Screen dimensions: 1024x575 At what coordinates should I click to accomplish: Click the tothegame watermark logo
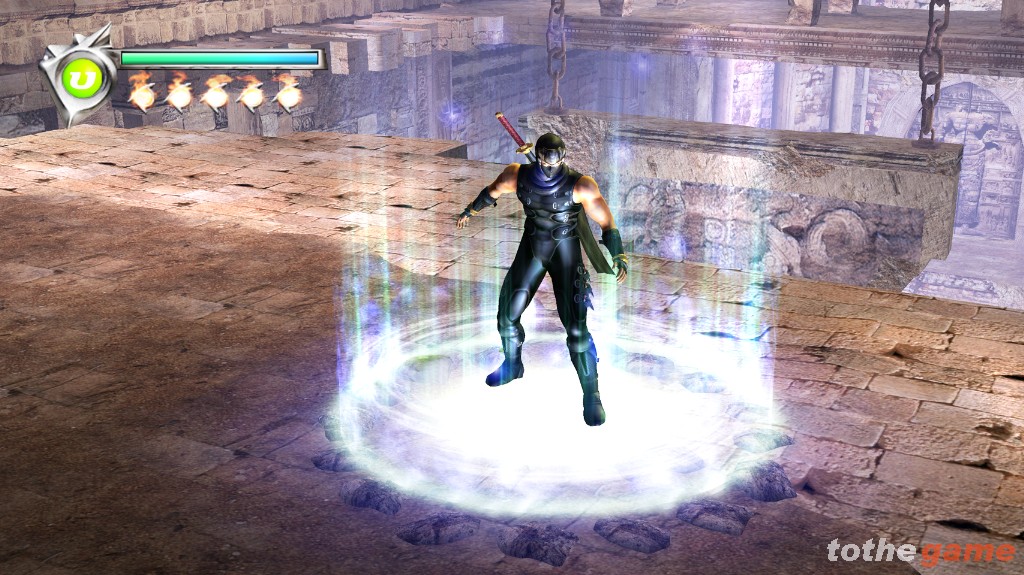[920, 551]
